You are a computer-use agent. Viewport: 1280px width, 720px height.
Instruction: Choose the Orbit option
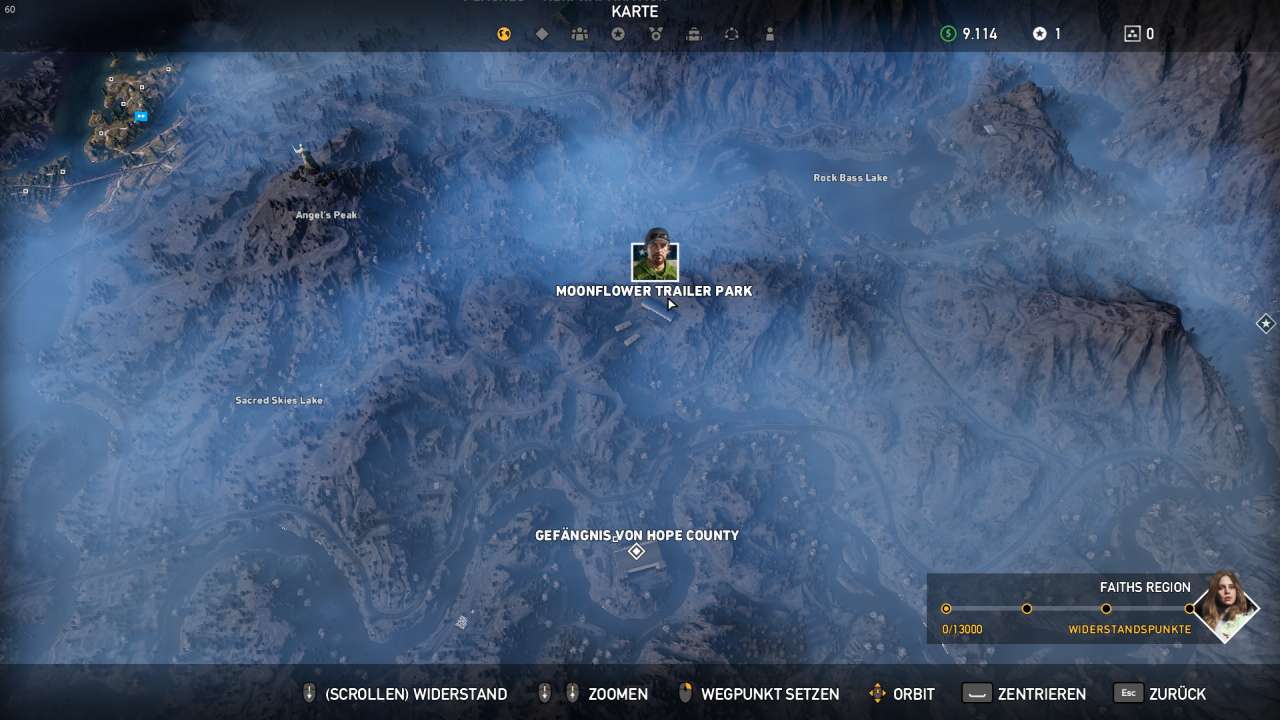pyautogui.click(x=902, y=694)
